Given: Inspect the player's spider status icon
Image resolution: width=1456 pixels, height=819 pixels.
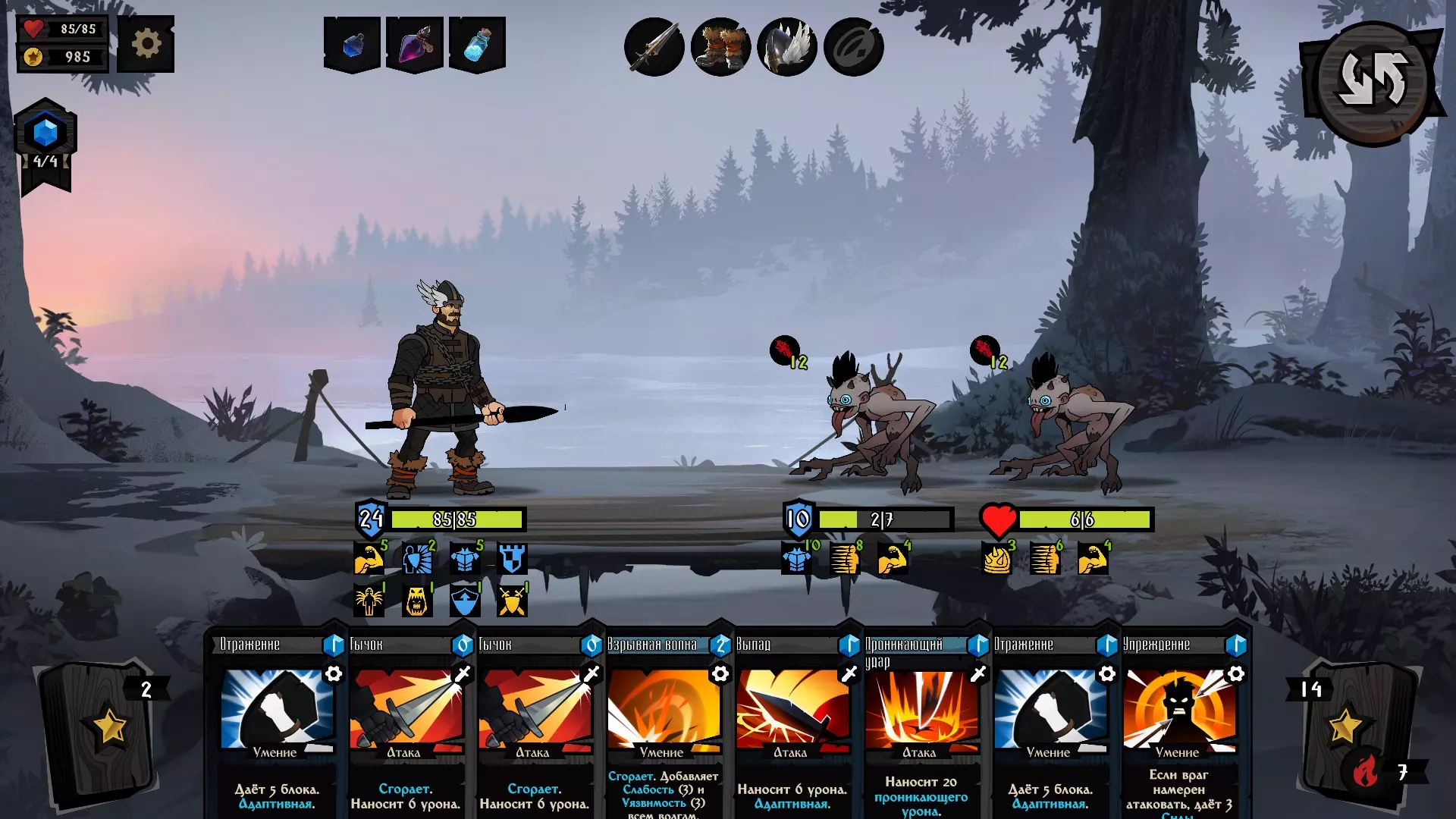Looking at the screenshot, I should [x=369, y=601].
